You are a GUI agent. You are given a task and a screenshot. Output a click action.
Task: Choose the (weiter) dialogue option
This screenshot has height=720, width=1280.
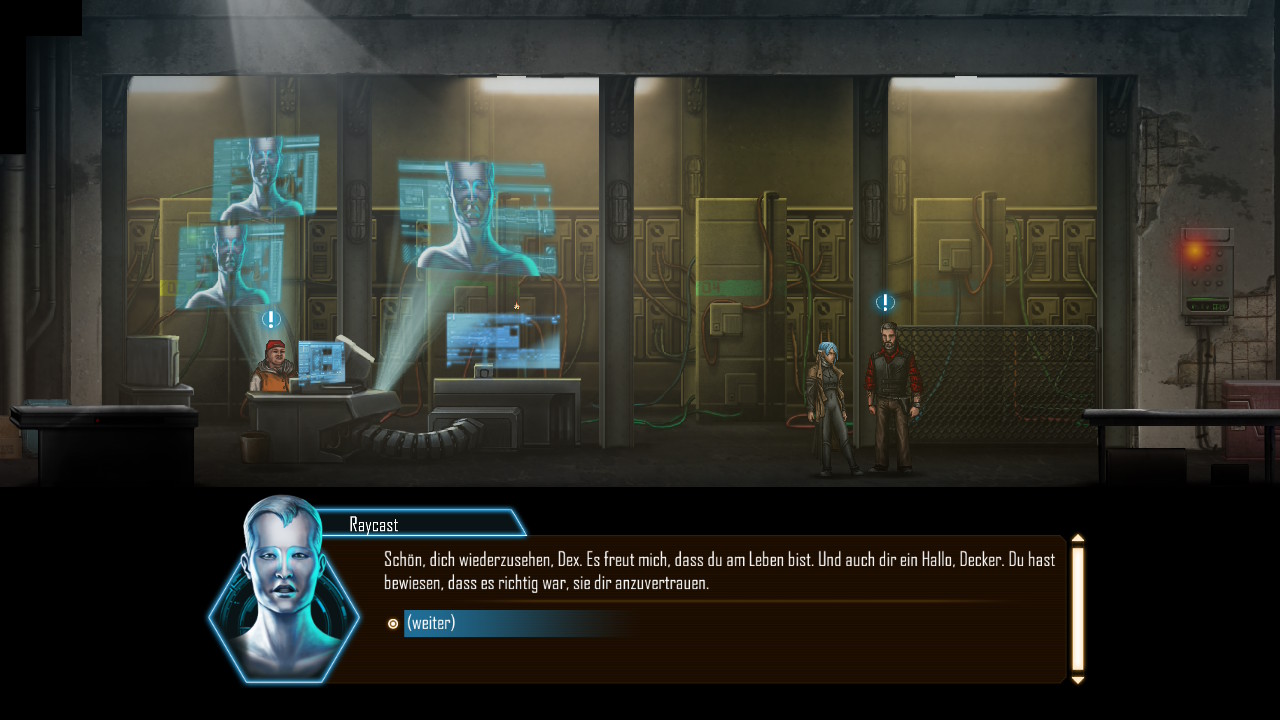click(431, 623)
